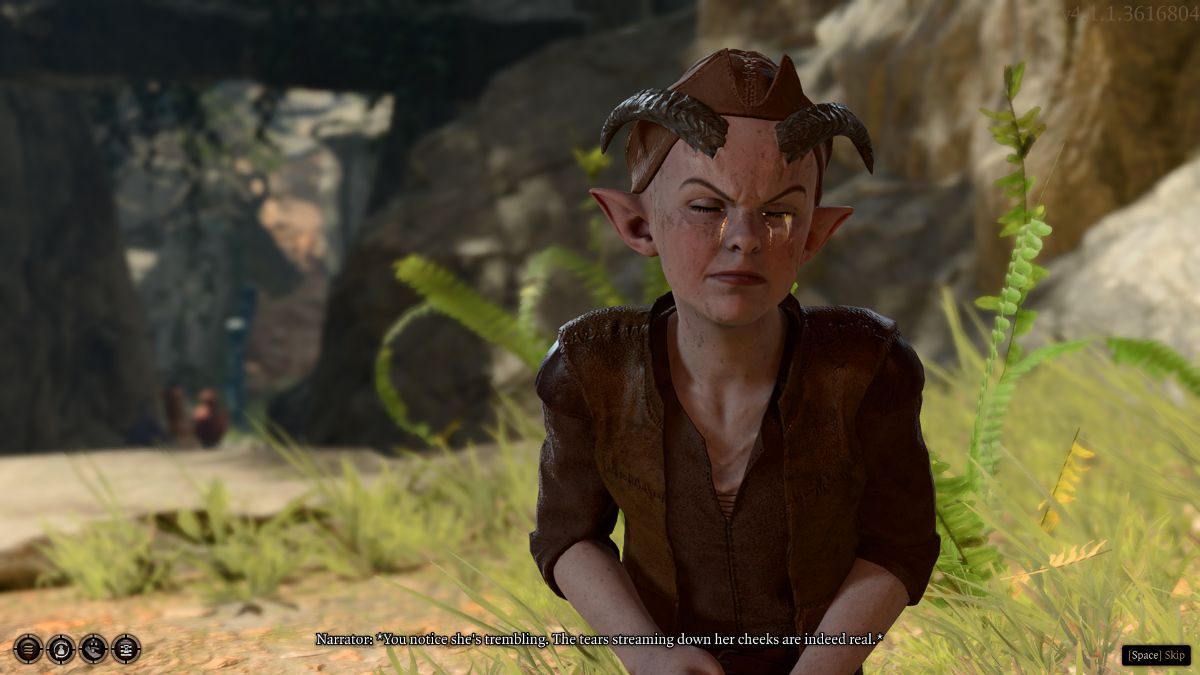This screenshot has height=675, width=1200.
Task: Skip the current dialogue line
Action: 1156,655
